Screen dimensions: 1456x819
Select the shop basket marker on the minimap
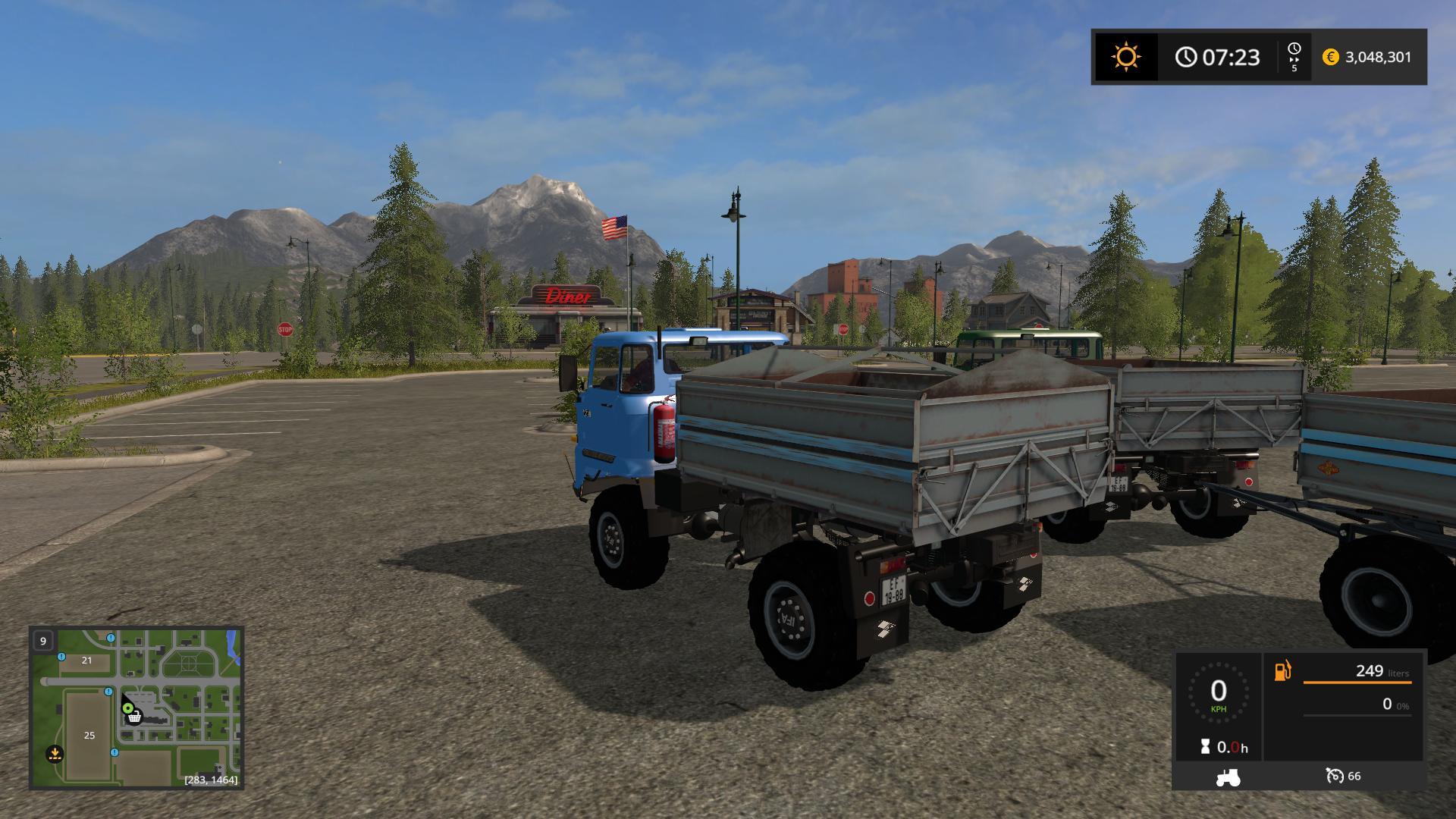click(x=134, y=717)
